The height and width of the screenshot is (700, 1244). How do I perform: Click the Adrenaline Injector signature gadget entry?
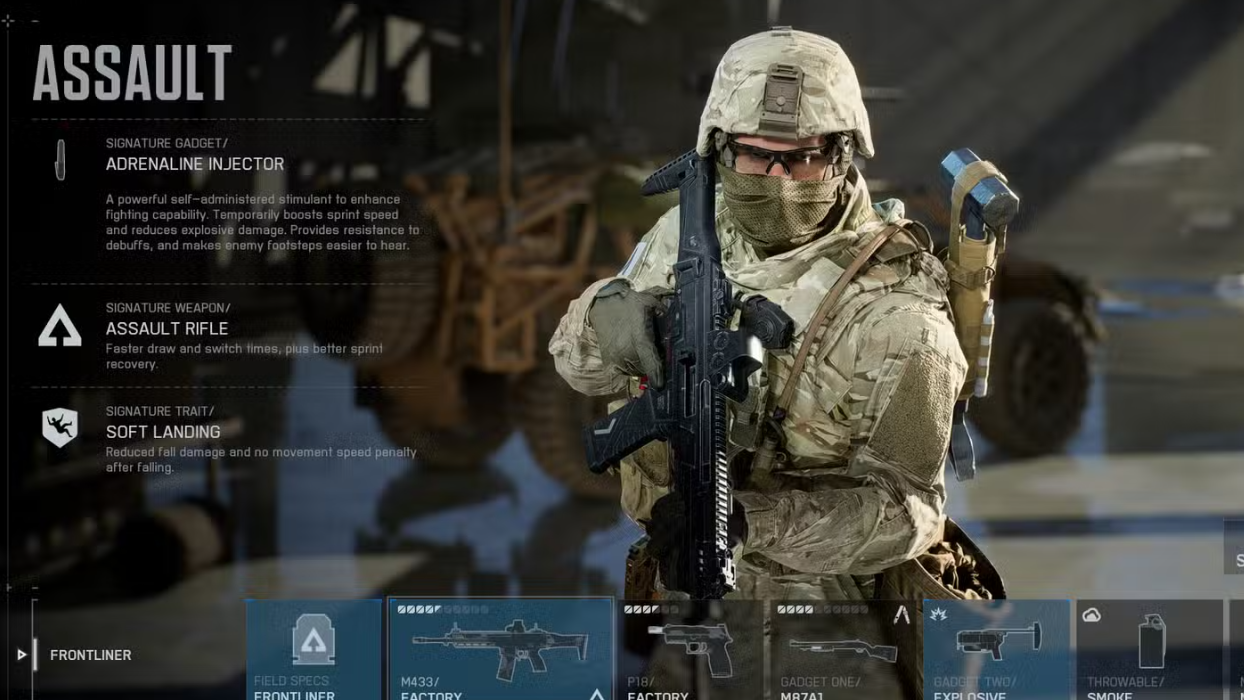(195, 164)
